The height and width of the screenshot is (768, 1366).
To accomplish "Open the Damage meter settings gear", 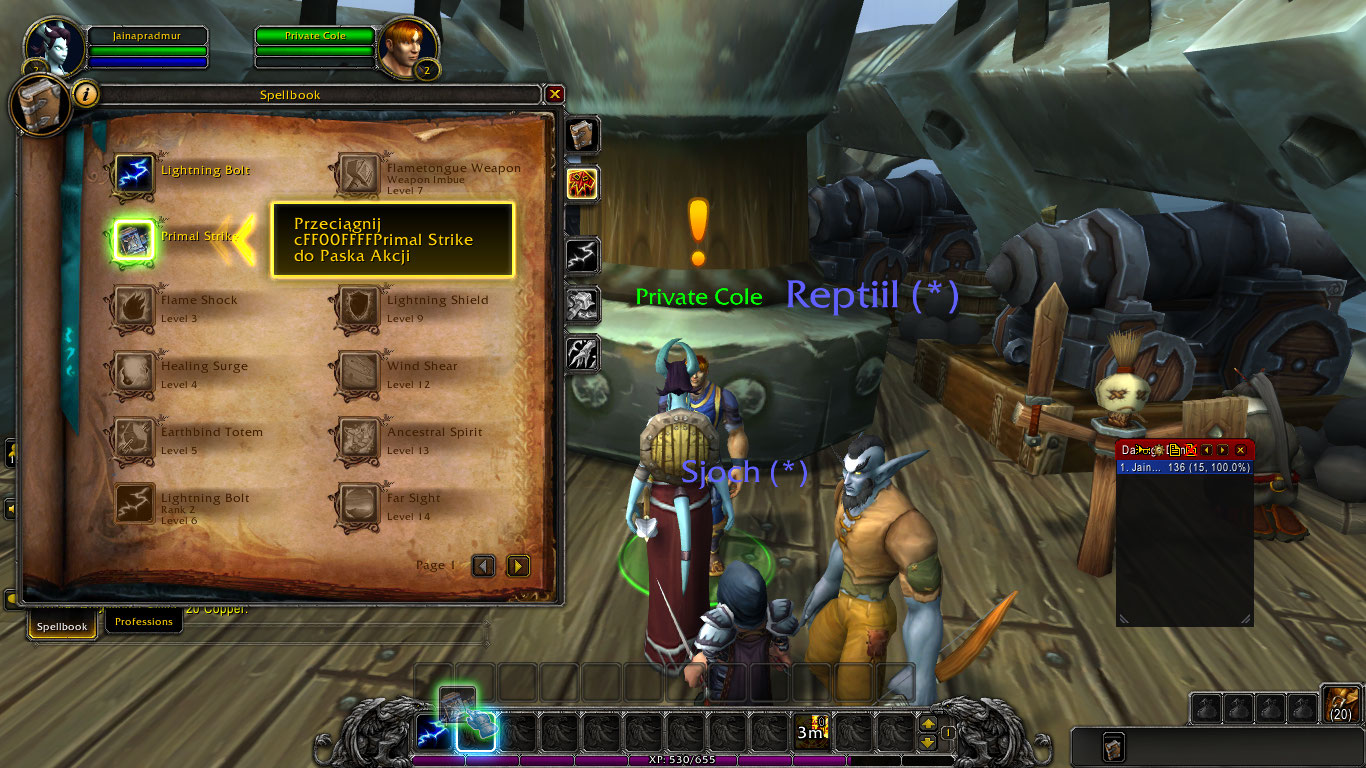I will click(x=1158, y=450).
